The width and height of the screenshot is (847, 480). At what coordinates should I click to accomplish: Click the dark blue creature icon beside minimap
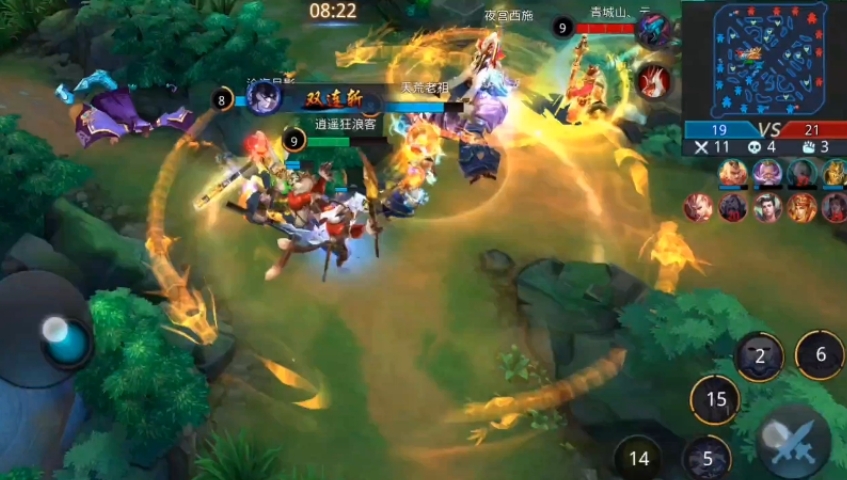pos(653,30)
